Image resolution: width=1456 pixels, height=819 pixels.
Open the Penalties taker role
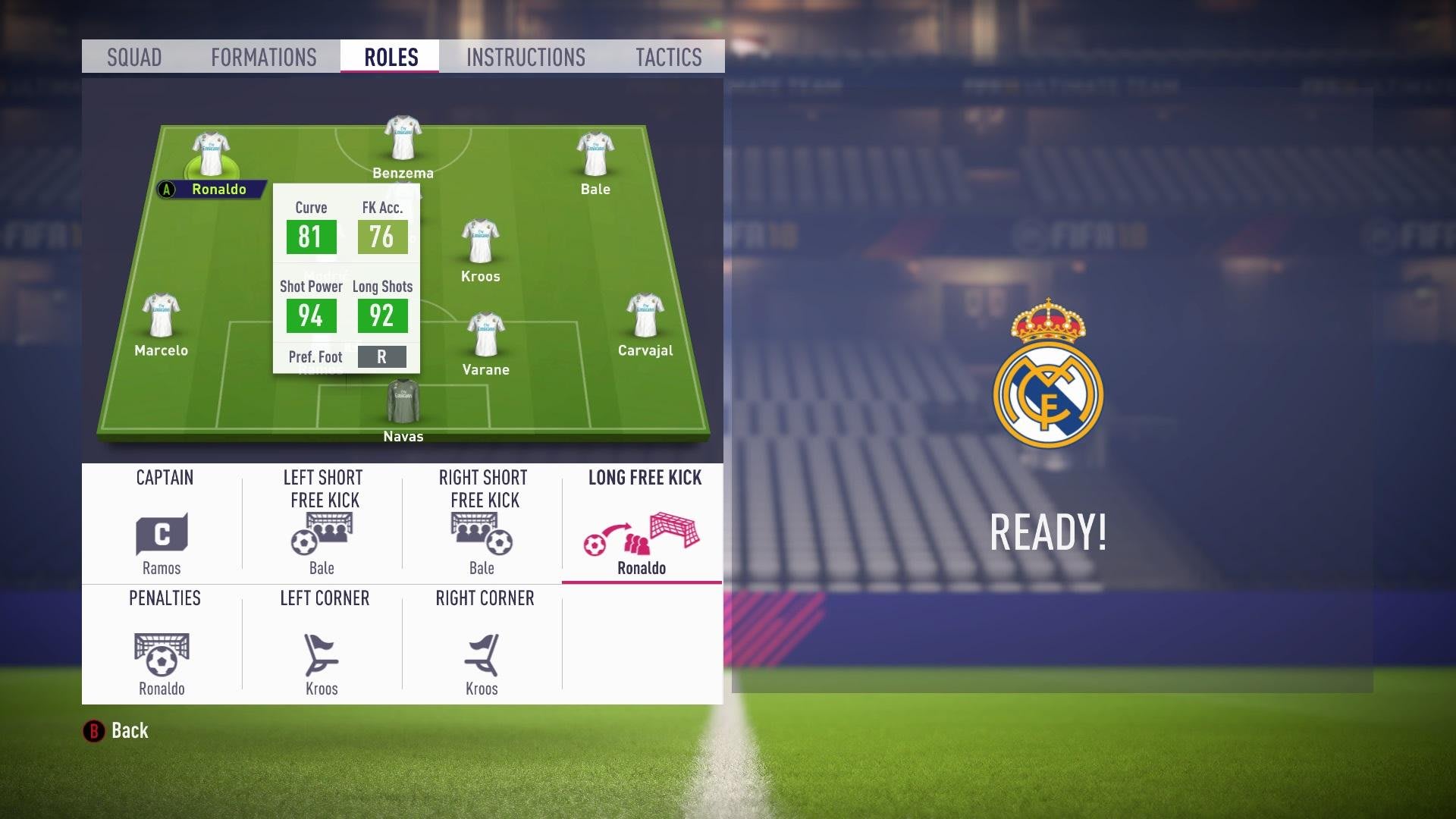tap(162, 645)
